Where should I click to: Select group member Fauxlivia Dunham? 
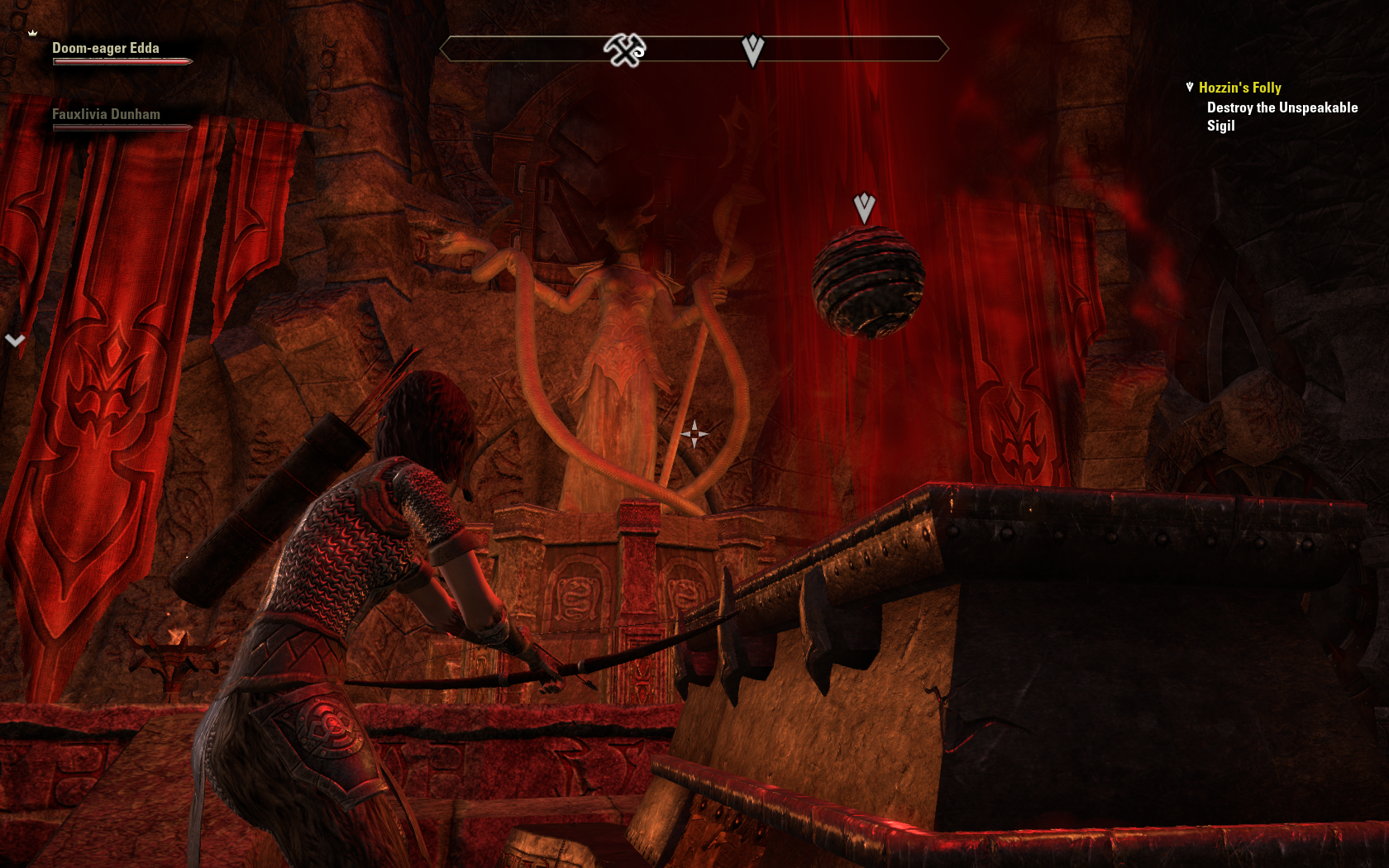tap(106, 115)
